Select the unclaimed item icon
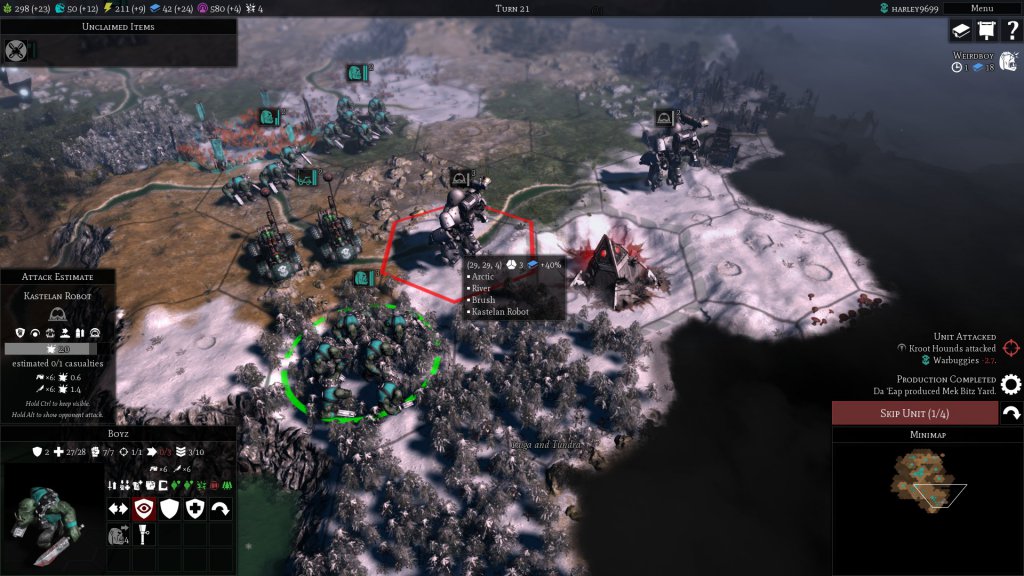The width and height of the screenshot is (1024, 576). tap(16, 50)
